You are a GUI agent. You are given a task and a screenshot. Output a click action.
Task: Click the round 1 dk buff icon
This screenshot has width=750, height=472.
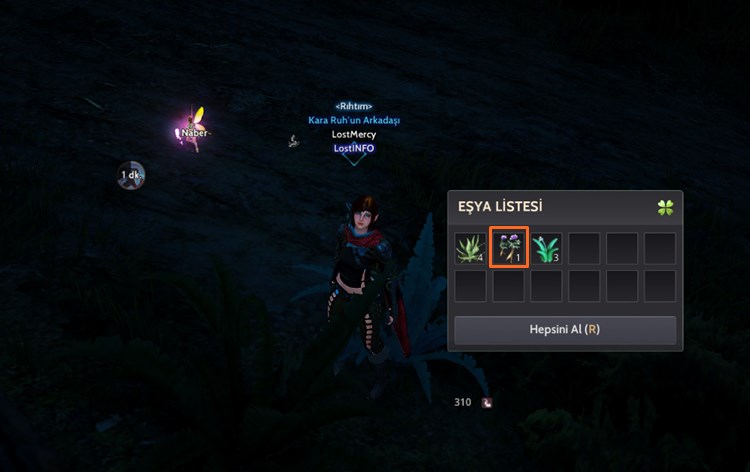coord(131,176)
